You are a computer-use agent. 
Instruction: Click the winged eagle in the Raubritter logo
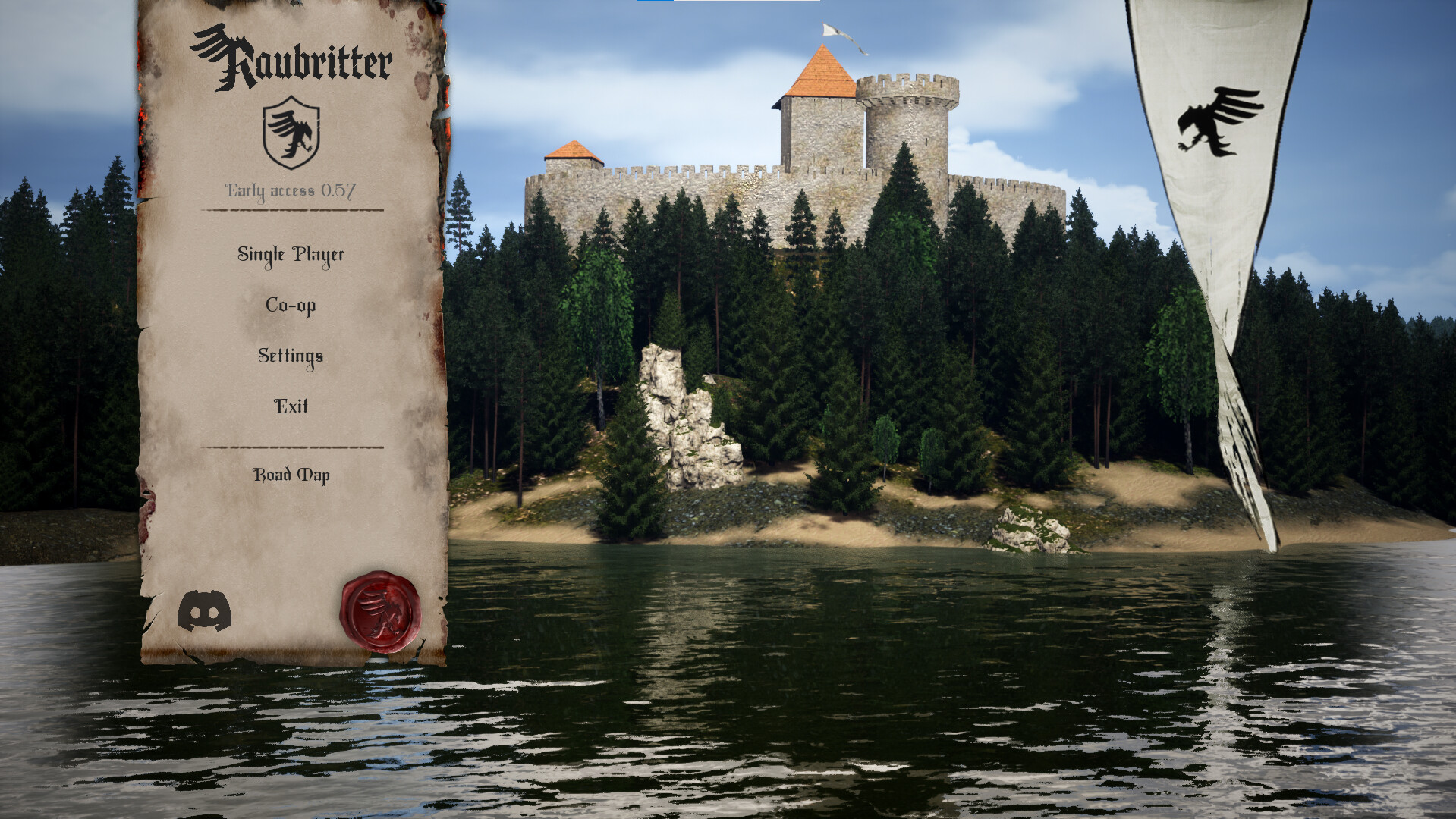point(215,42)
